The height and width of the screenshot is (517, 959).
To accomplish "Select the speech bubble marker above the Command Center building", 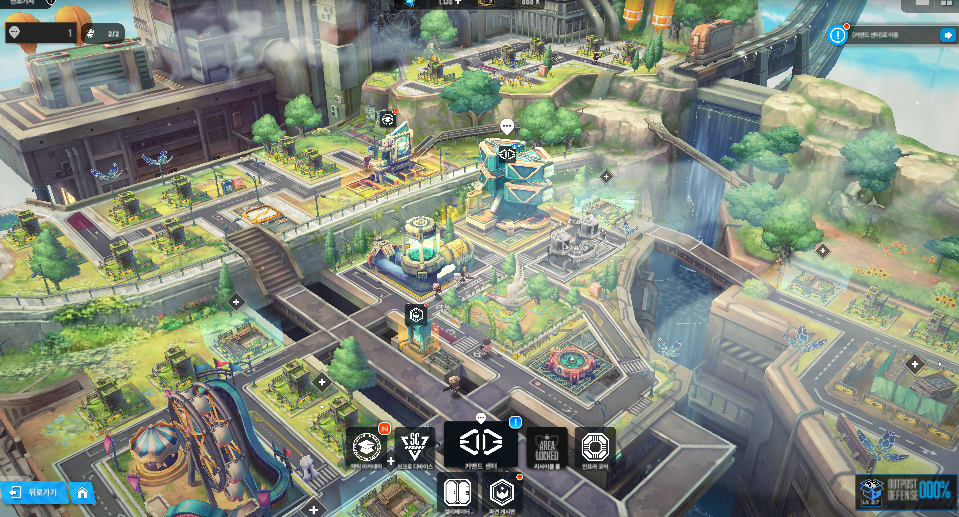I will 507,127.
